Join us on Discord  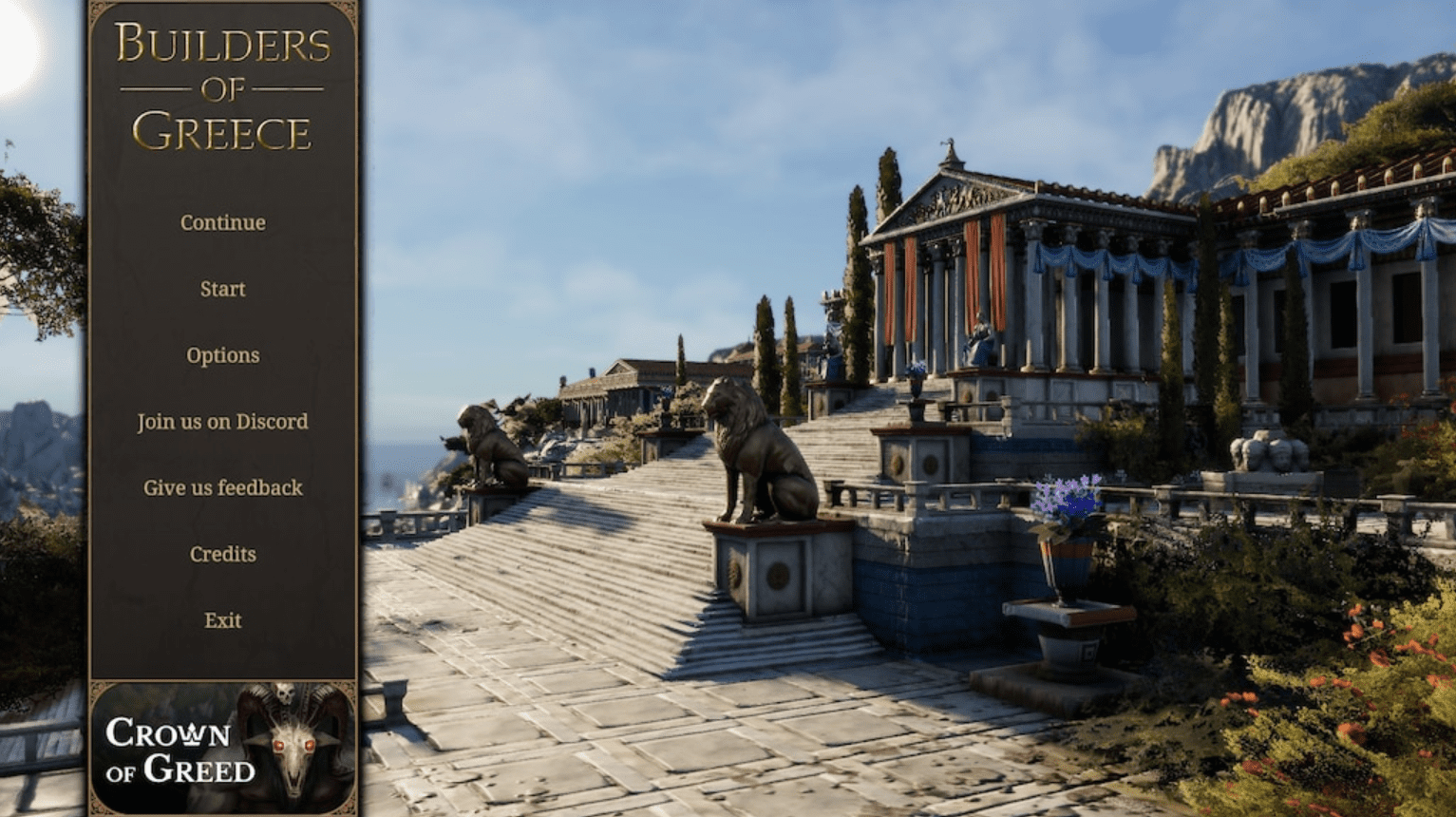[x=222, y=421]
